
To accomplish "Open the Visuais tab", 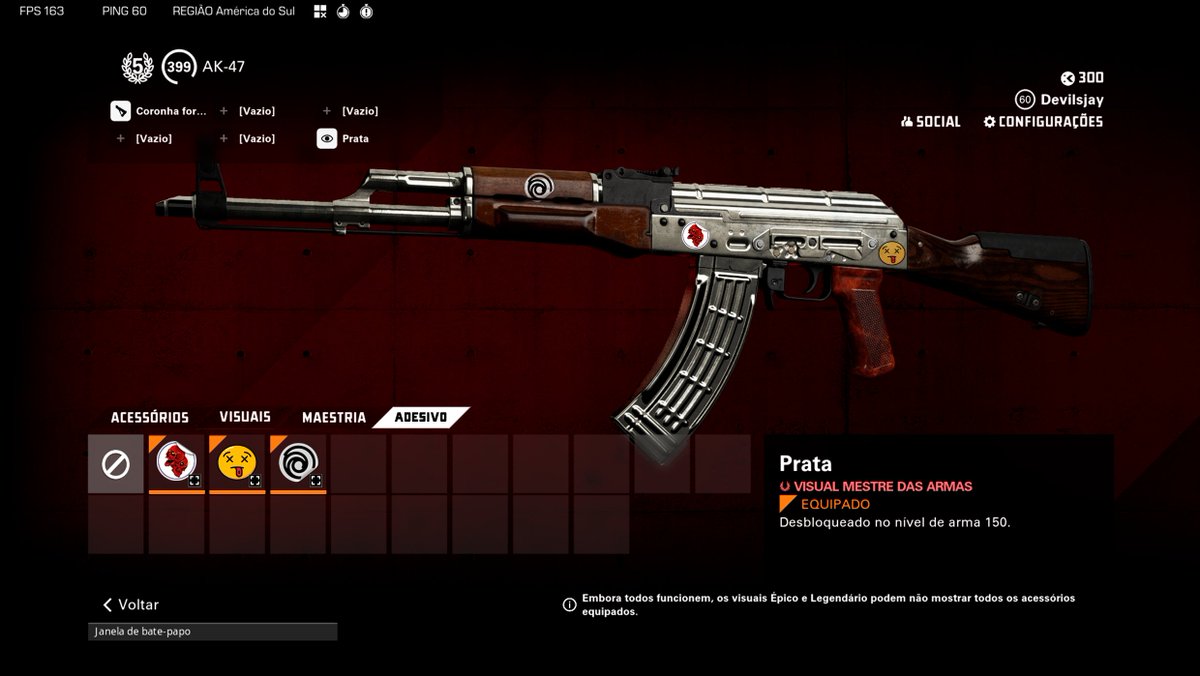I will [x=245, y=417].
